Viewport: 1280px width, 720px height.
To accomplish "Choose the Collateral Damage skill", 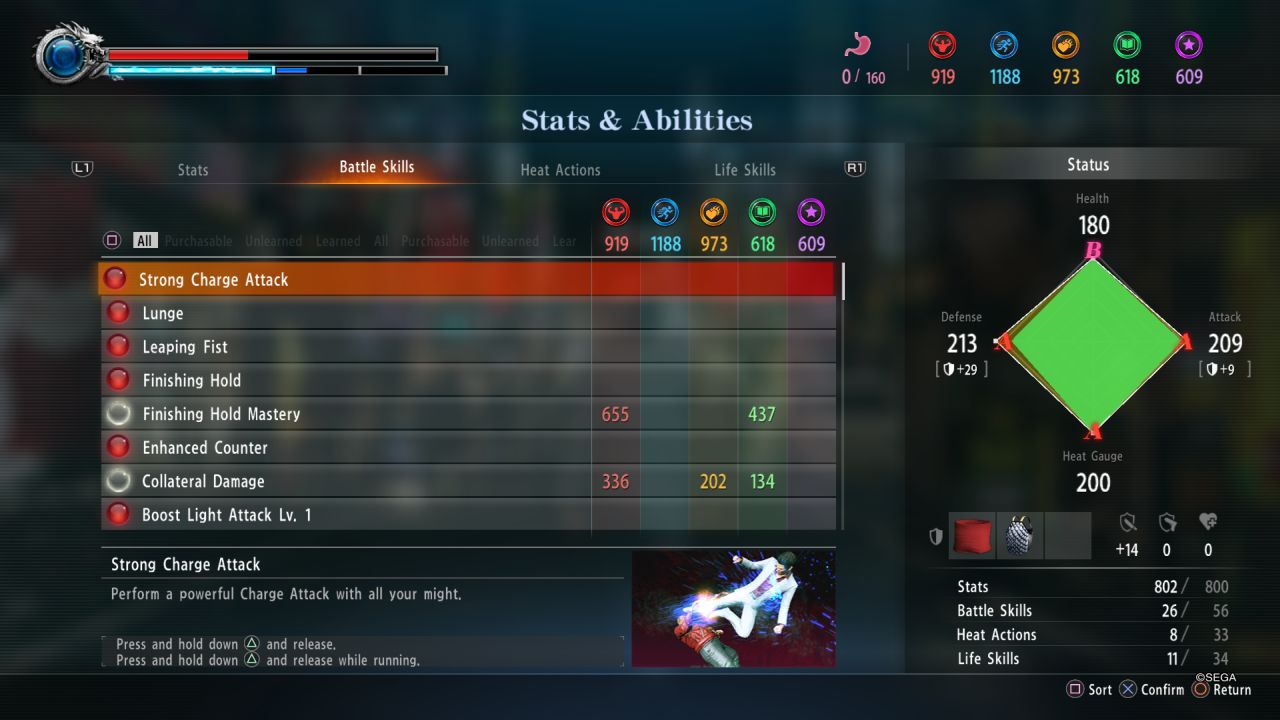I will tap(203, 481).
